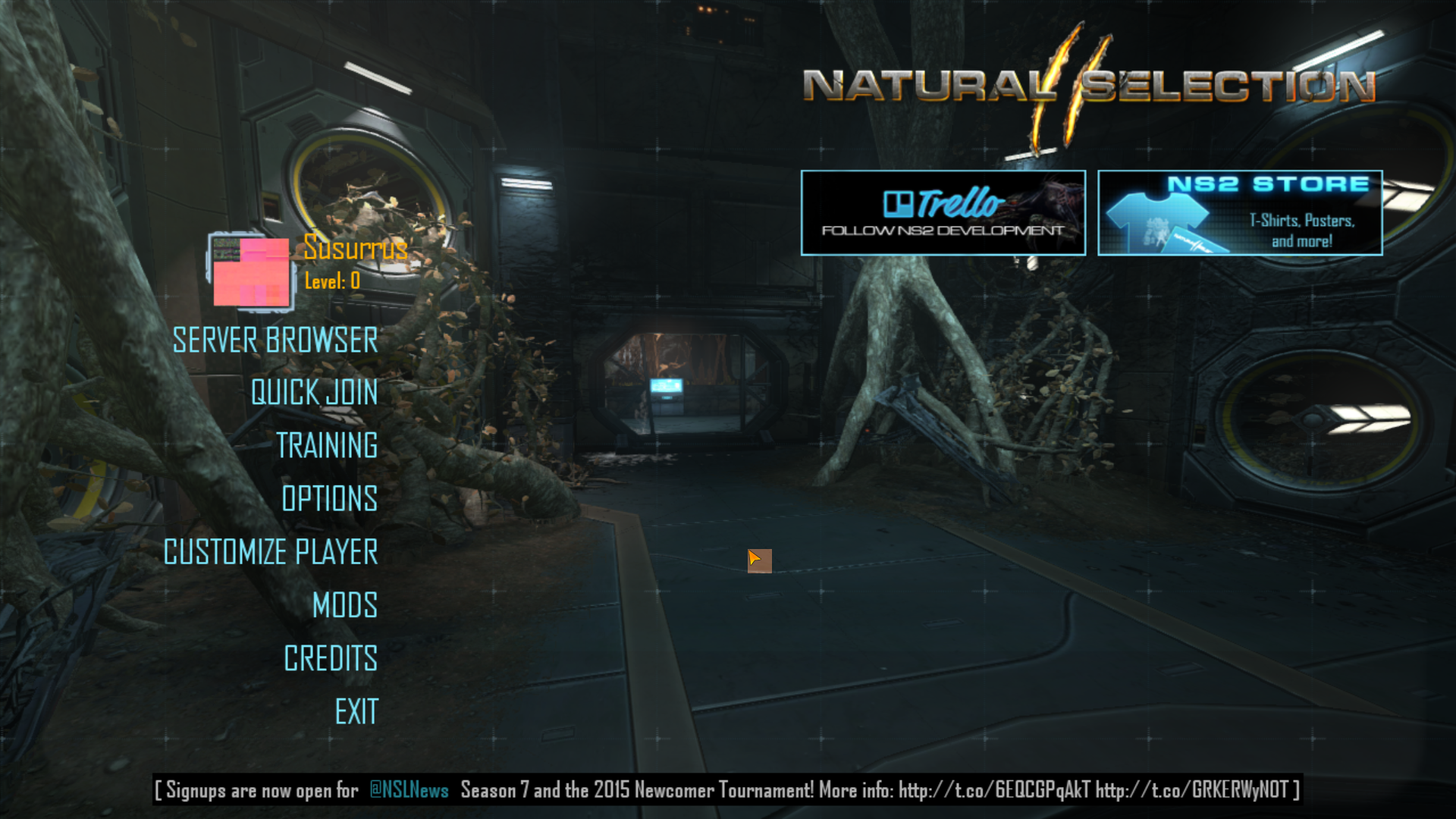Image resolution: width=1456 pixels, height=819 pixels.
Task: Go to Options
Action: 329,499
